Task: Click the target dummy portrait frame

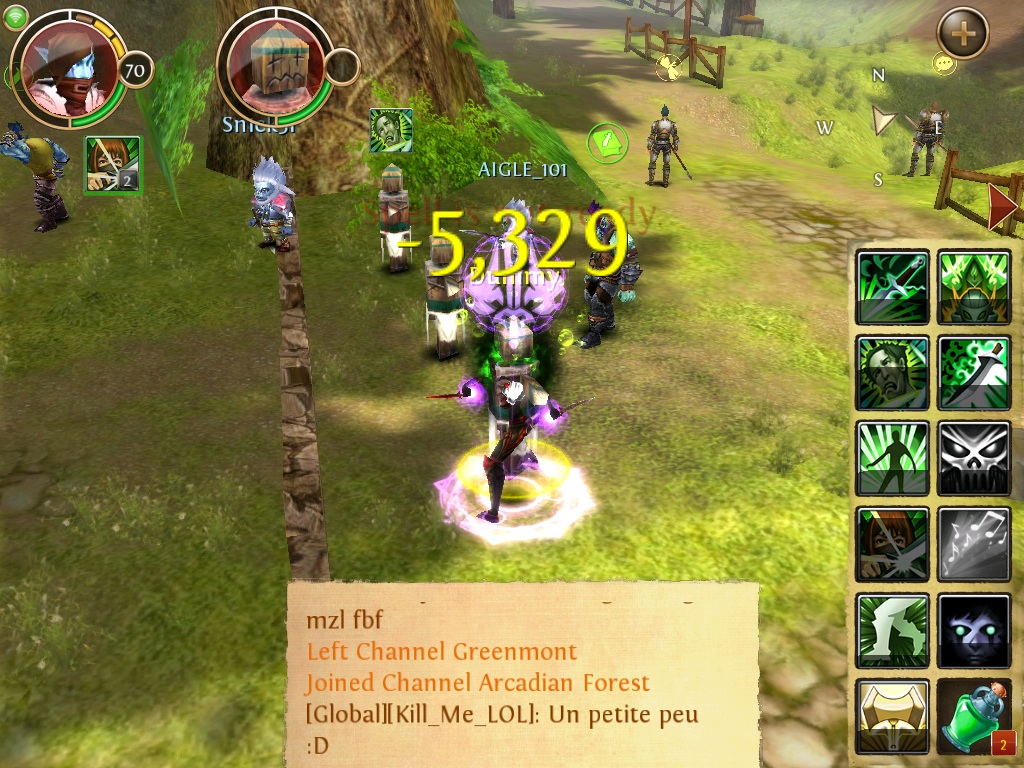Action: click(275, 66)
